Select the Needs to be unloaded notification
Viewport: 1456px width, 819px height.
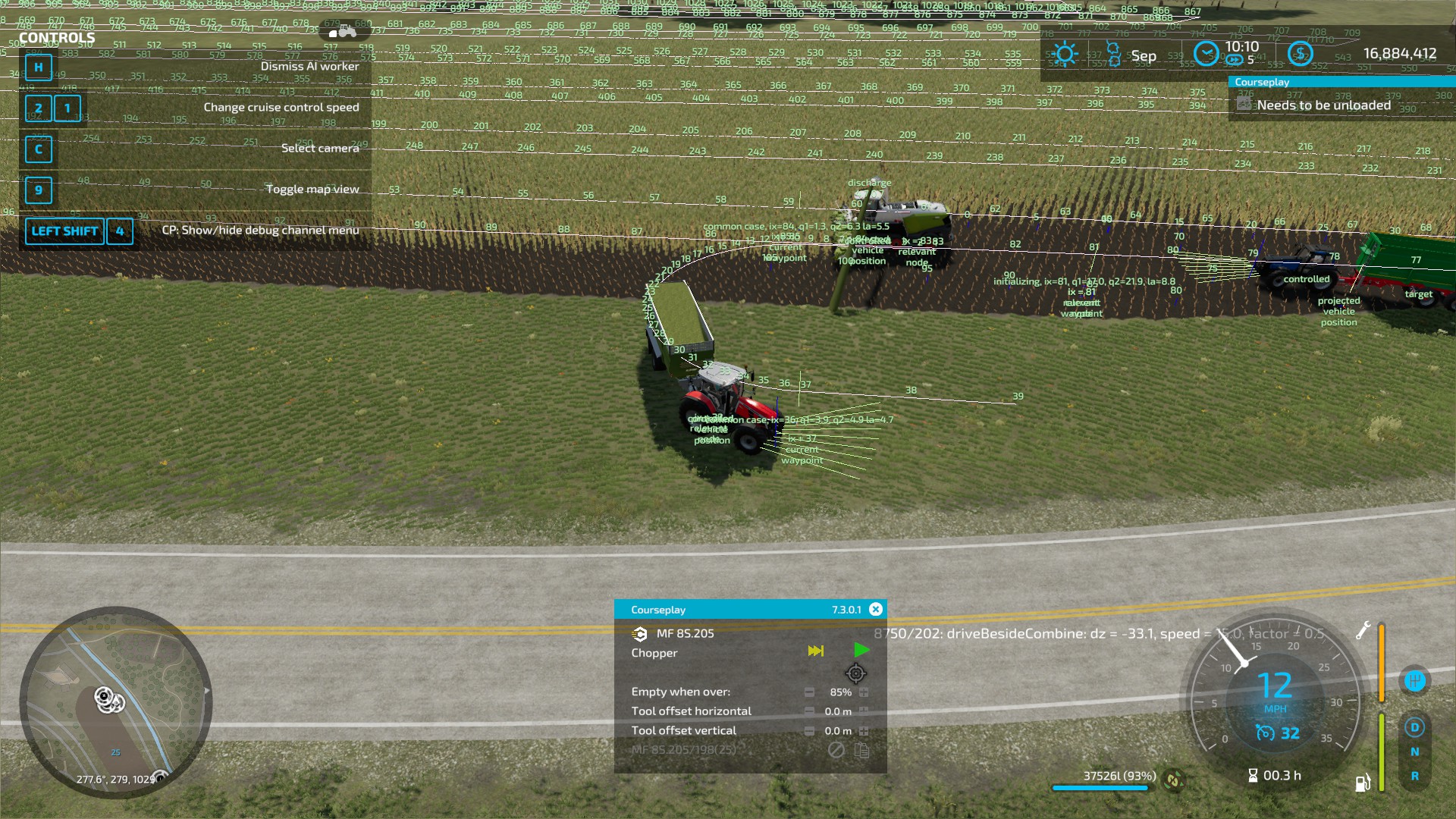pos(1323,105)
